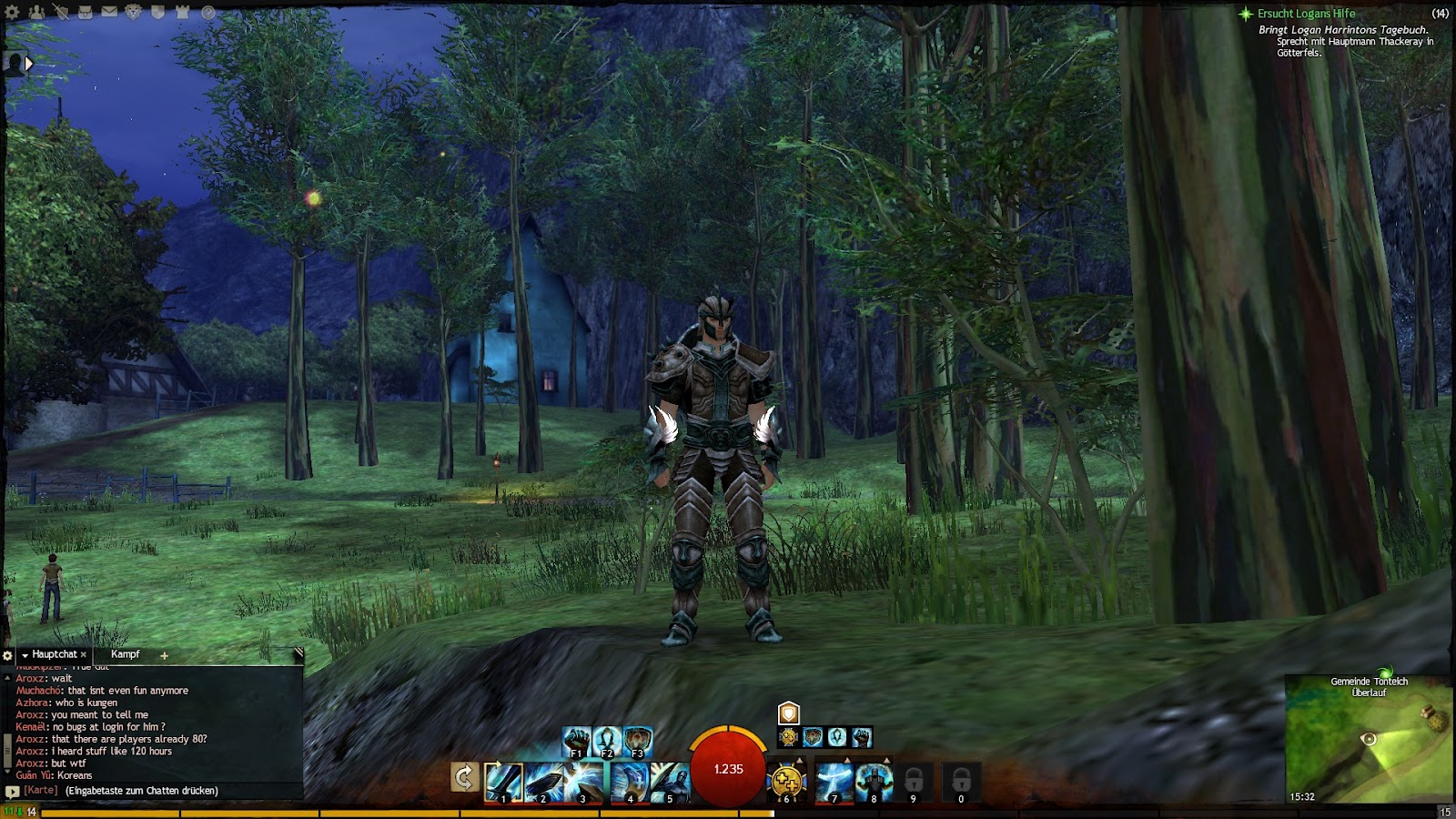Open the contacts and friends panel
Screen dimensions: 1456x819
[x=36, y=13]
